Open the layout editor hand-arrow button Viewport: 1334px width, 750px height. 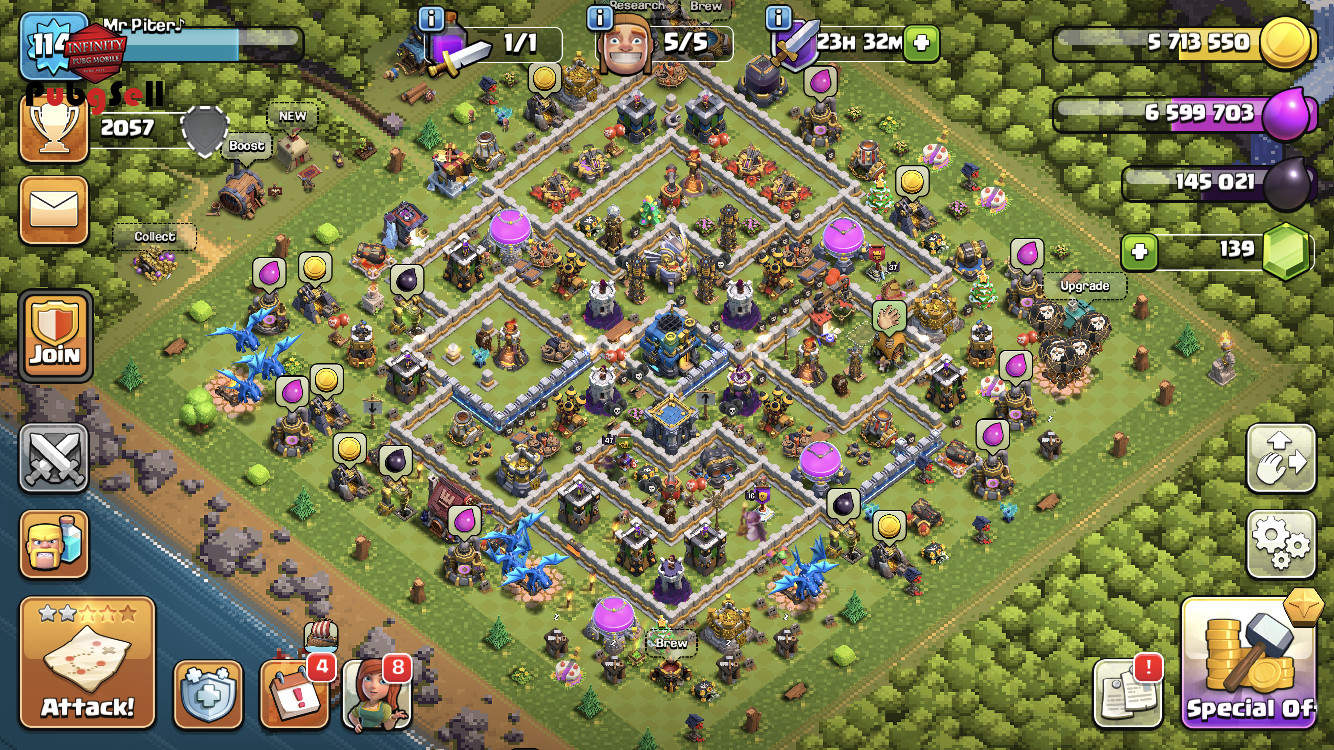tap(1280, 458)
